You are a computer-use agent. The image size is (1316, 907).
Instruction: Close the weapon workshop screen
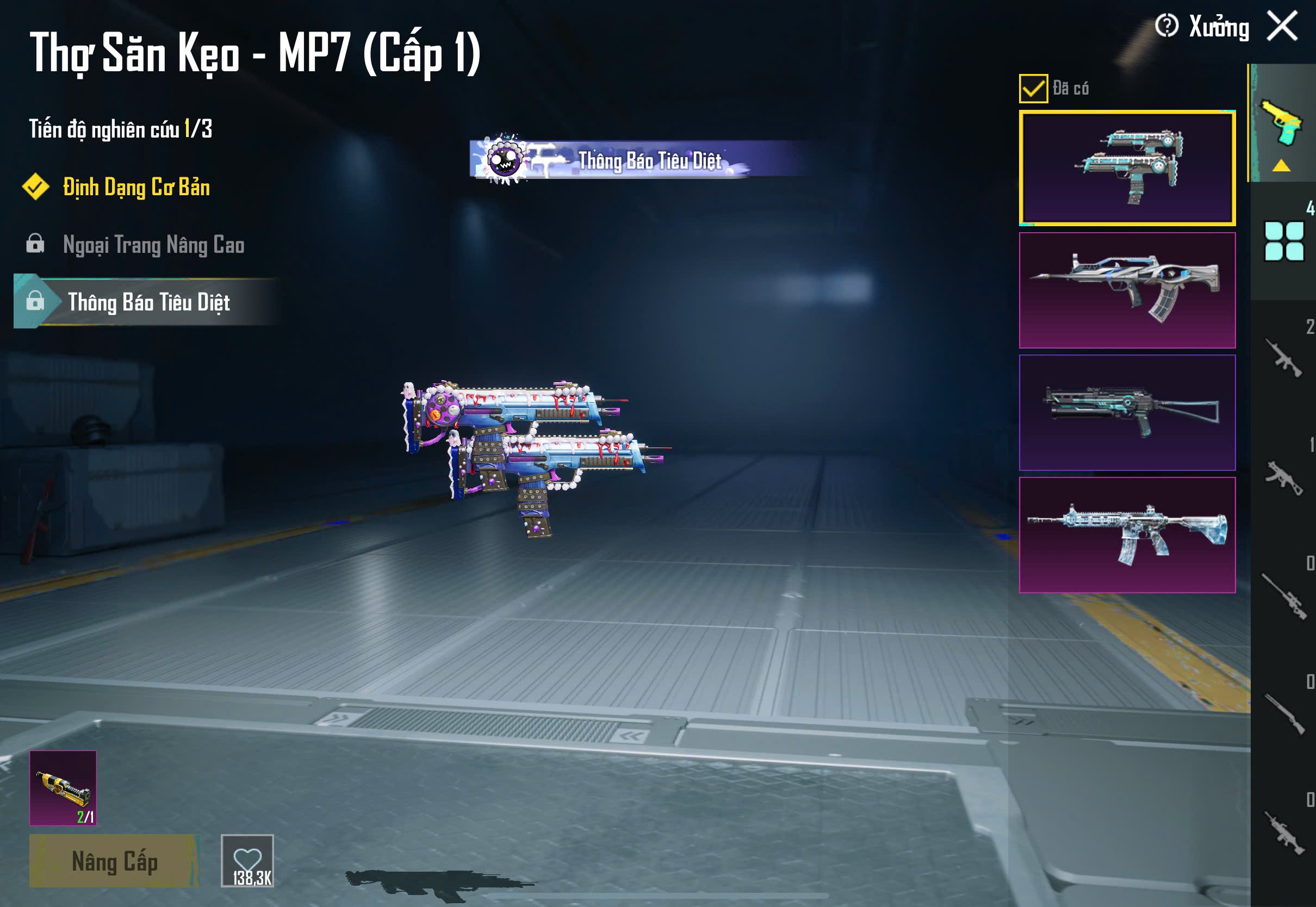(1282, 27)
